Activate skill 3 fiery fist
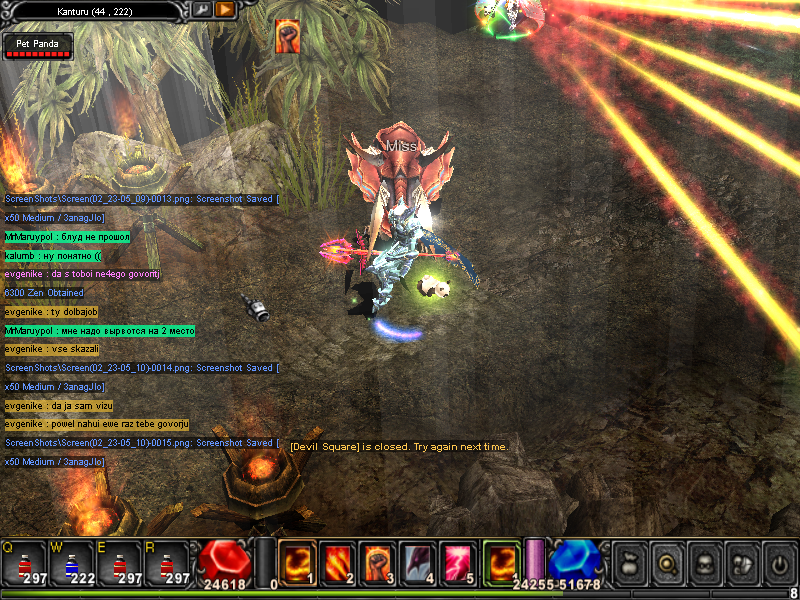The height and width of the screenshot is (600, 800). [x=379, y=563]
